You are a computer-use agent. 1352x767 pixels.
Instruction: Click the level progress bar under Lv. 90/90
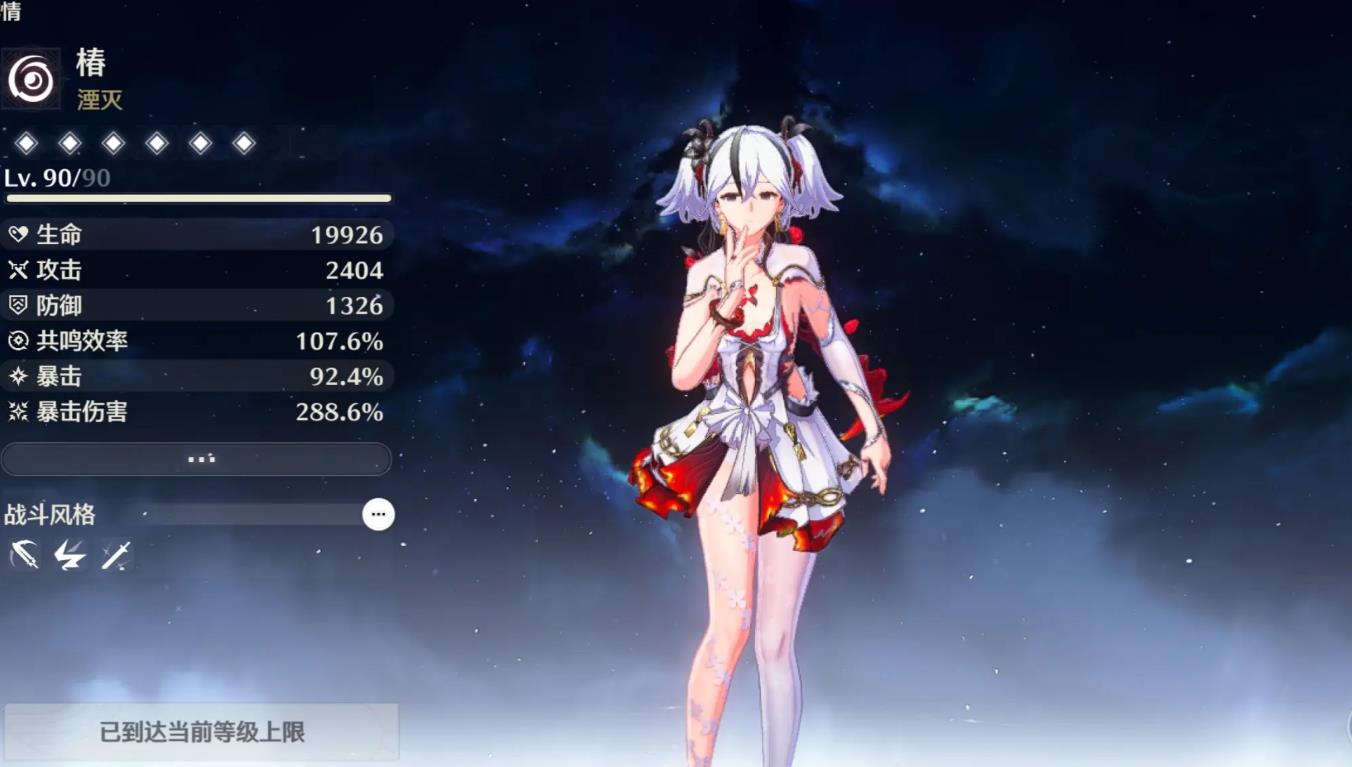click(x=197, y=199)
